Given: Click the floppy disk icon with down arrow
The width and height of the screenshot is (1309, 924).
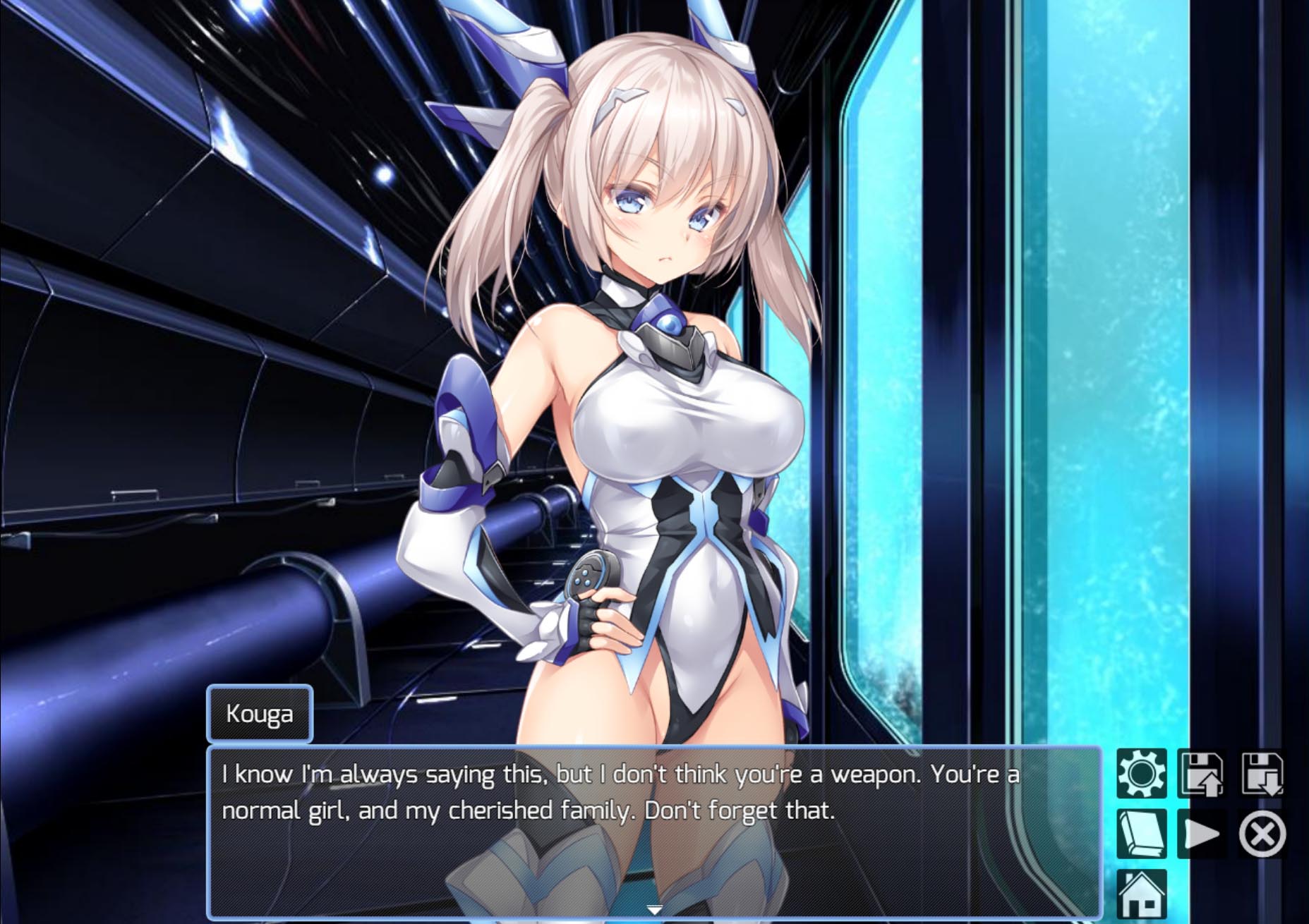Looking at the screenshot, I should (1262, 774).
